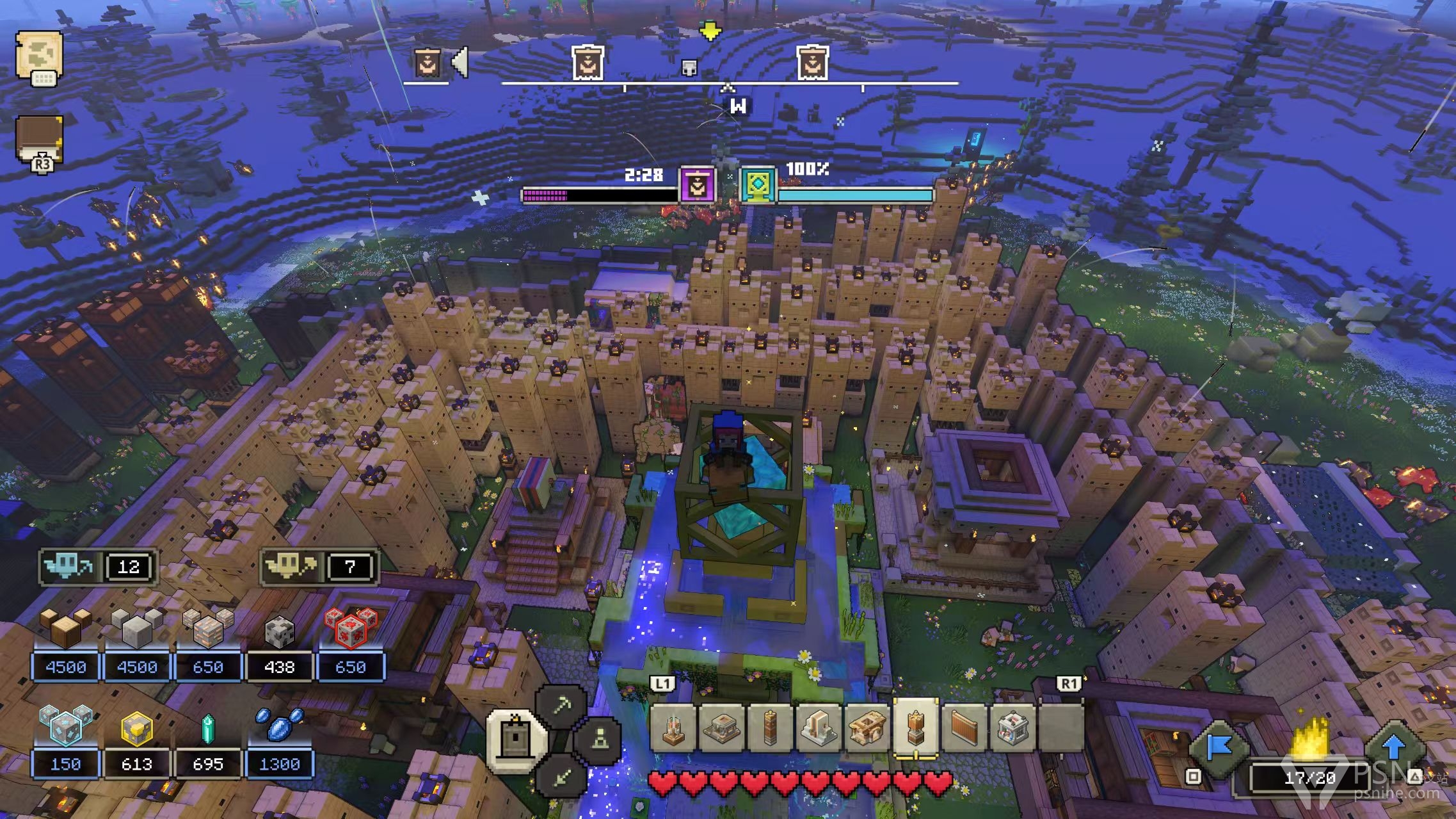The height and width of the screenshot is (819, 1456).
Task: Click the blue up-arrow icon
Action: [x=1394, y=747]
